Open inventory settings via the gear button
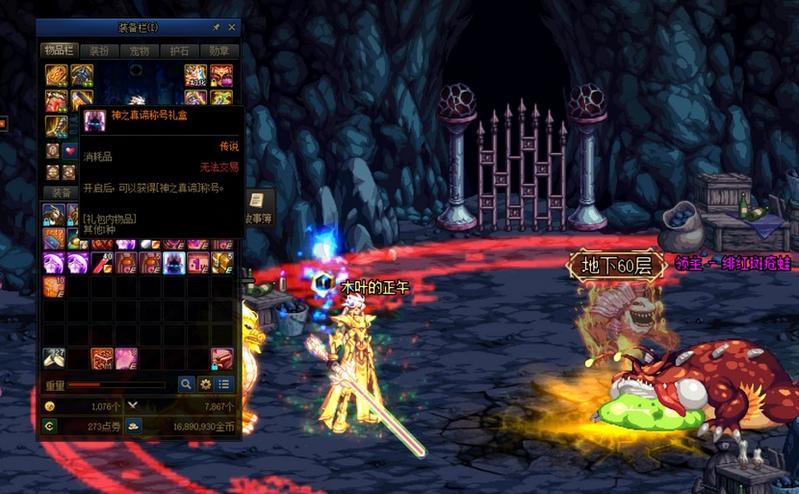The width and height of the screenshot is (799, 494). (x=205, y=384)
